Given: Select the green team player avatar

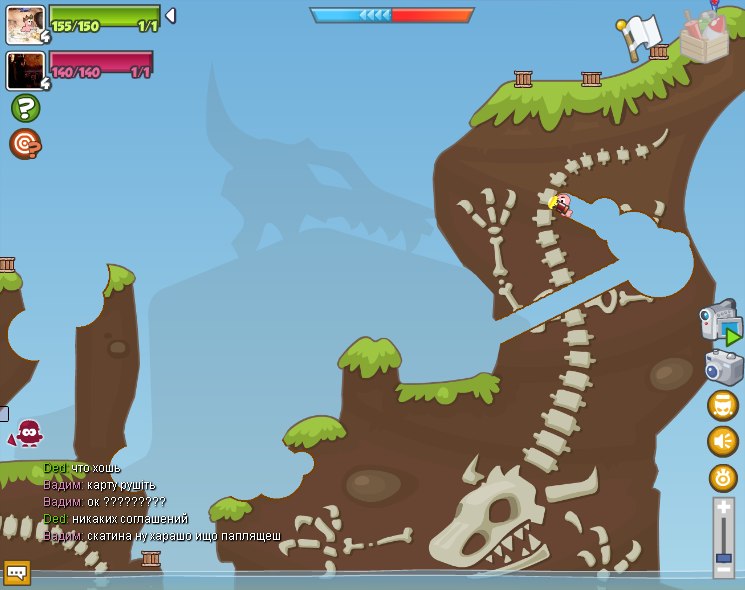Looking at the screenshot, I should 25,24.
